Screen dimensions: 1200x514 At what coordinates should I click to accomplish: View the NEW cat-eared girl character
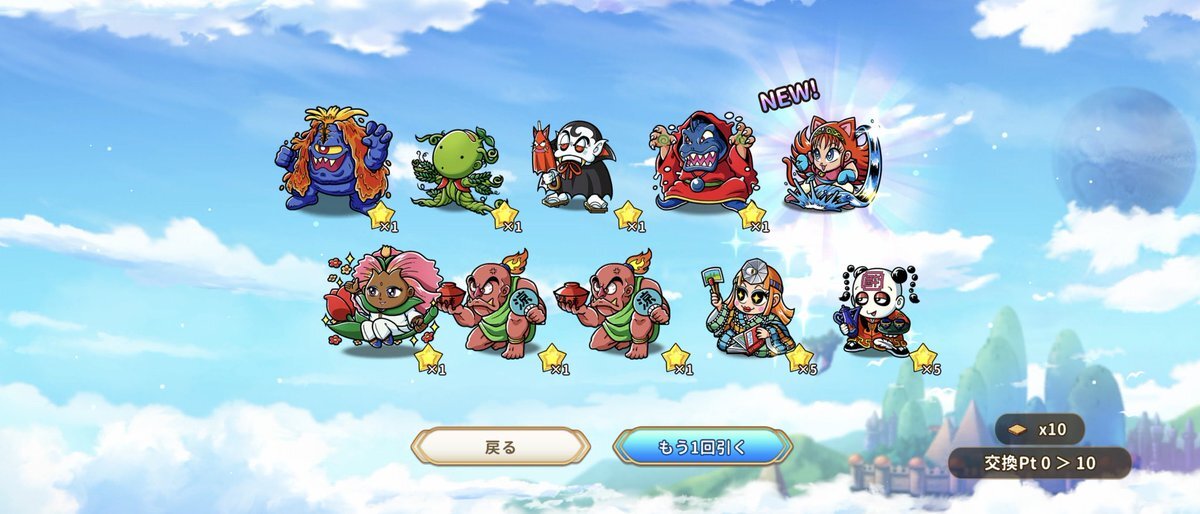(826, 163)
